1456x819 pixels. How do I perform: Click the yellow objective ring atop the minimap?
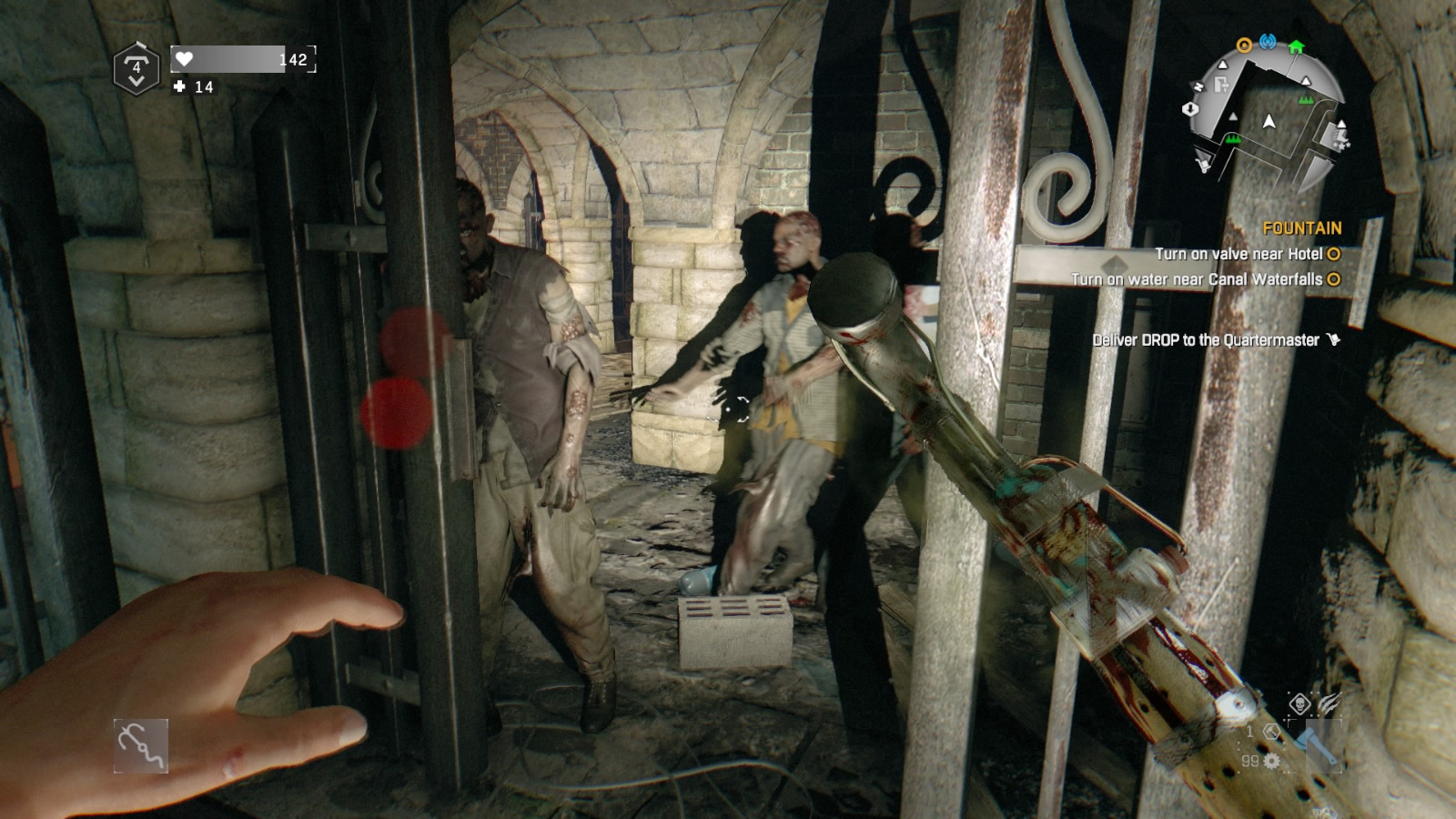click(x=1244, y=45)
